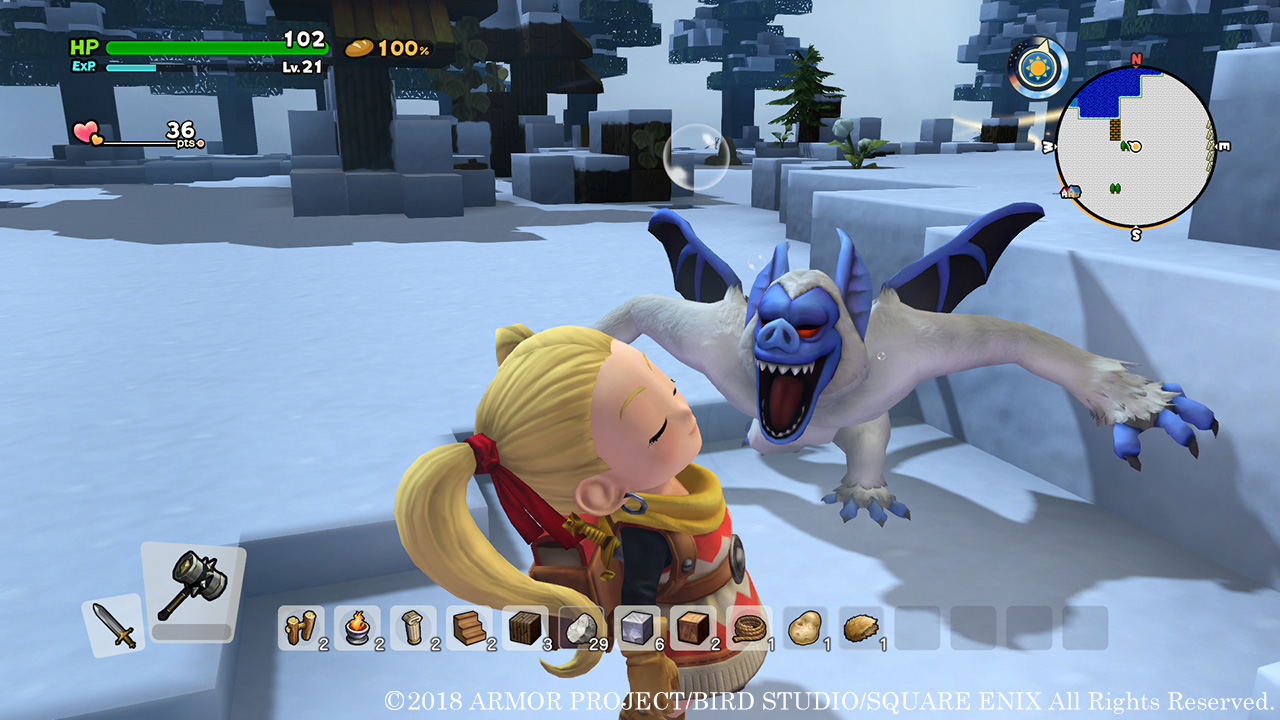Choose the dark wood block slot

coord(524,628)
